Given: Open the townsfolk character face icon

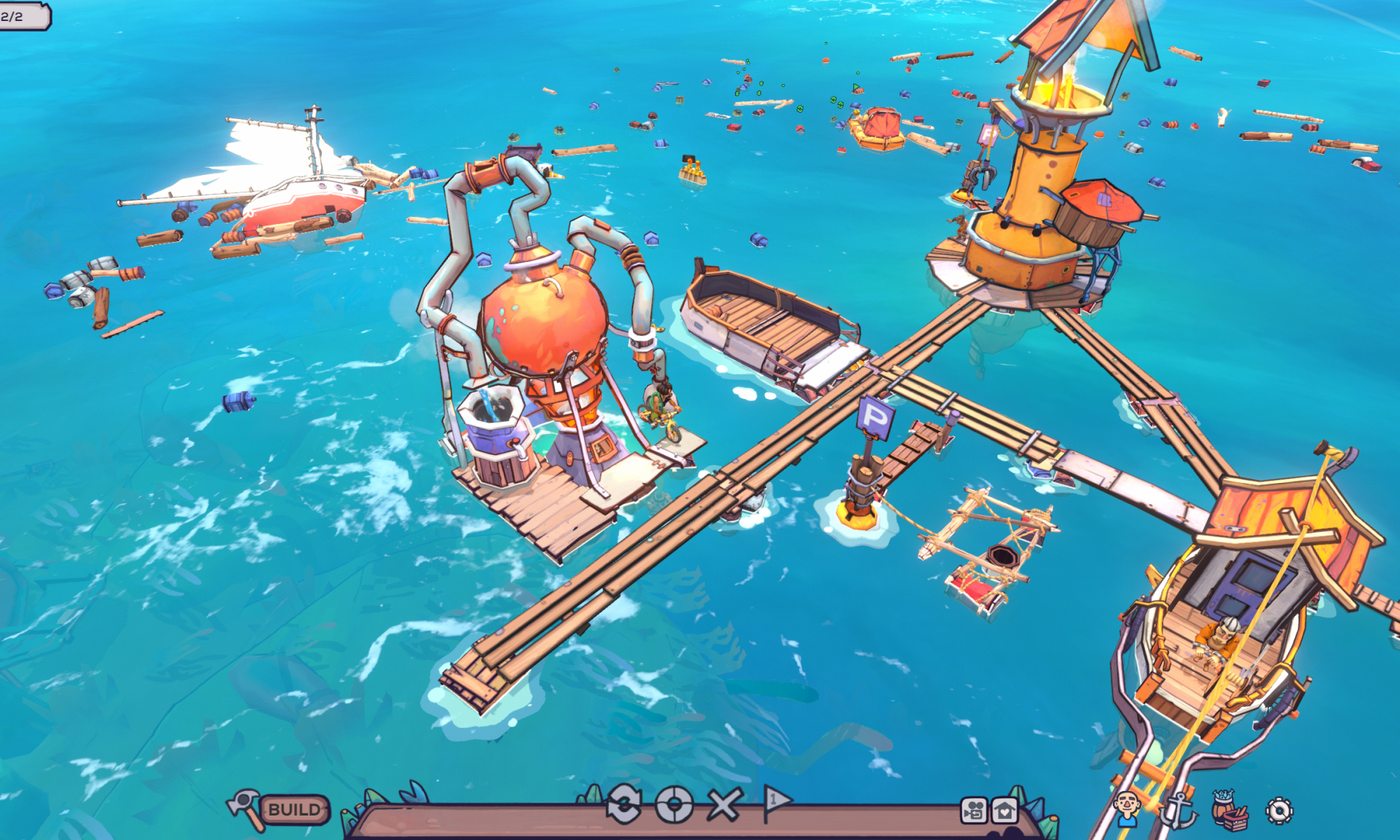Looking at the screenshot, I should 1126,810.
